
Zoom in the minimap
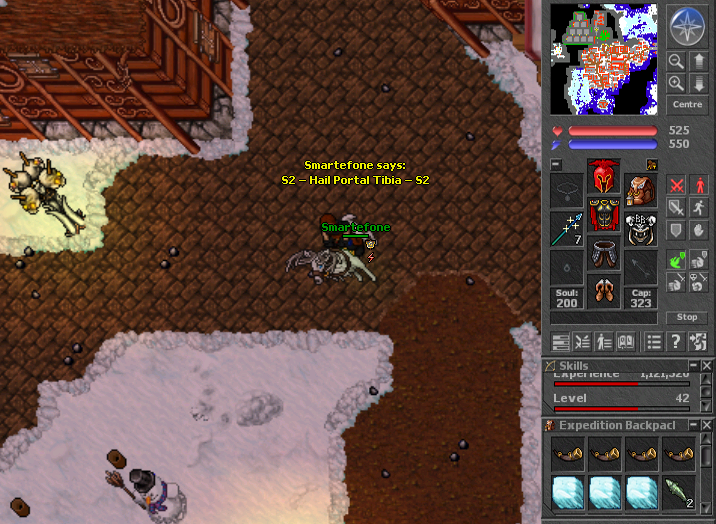pos(676,83)
